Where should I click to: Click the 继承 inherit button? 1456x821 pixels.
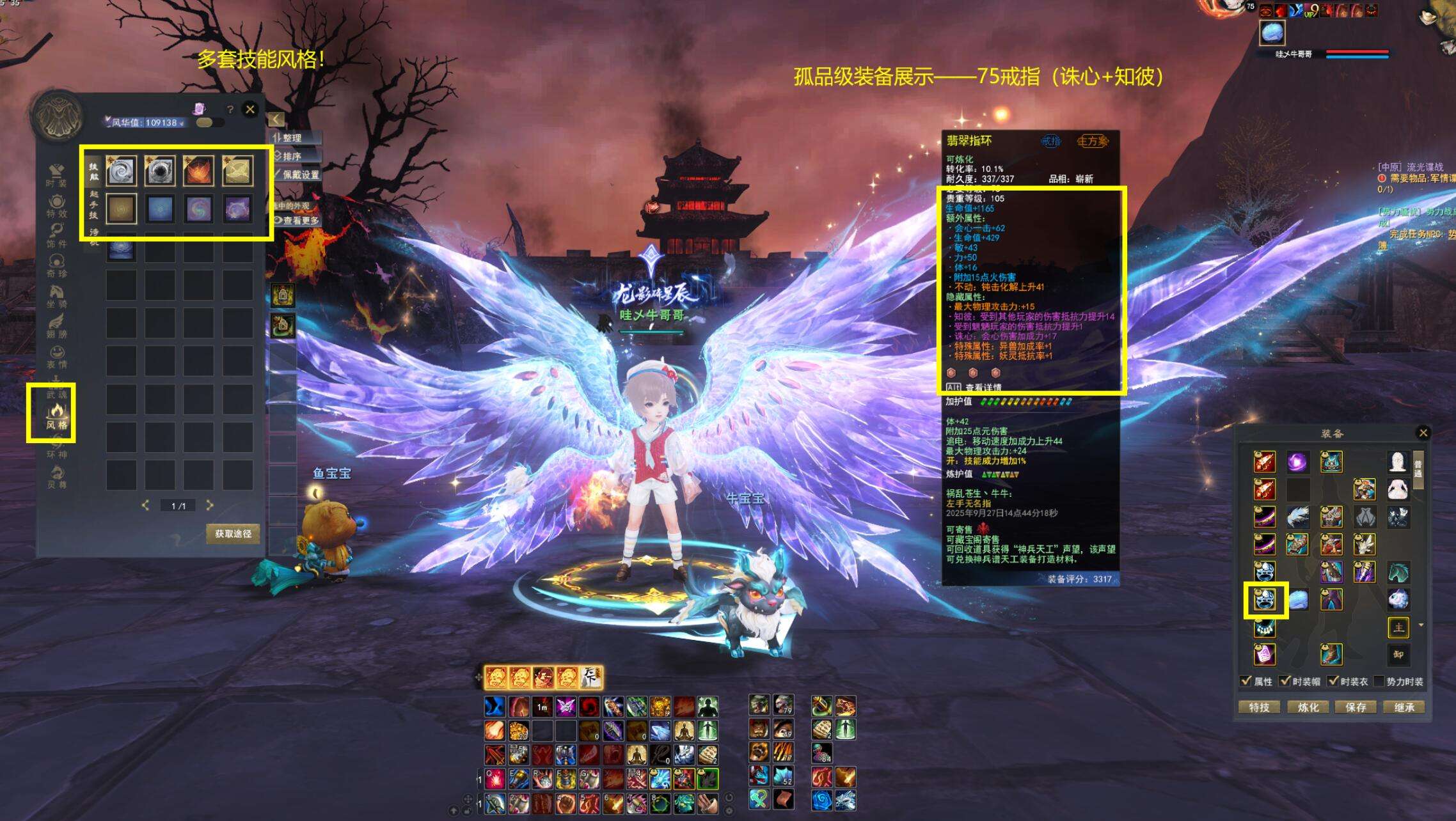(1404, 707)
